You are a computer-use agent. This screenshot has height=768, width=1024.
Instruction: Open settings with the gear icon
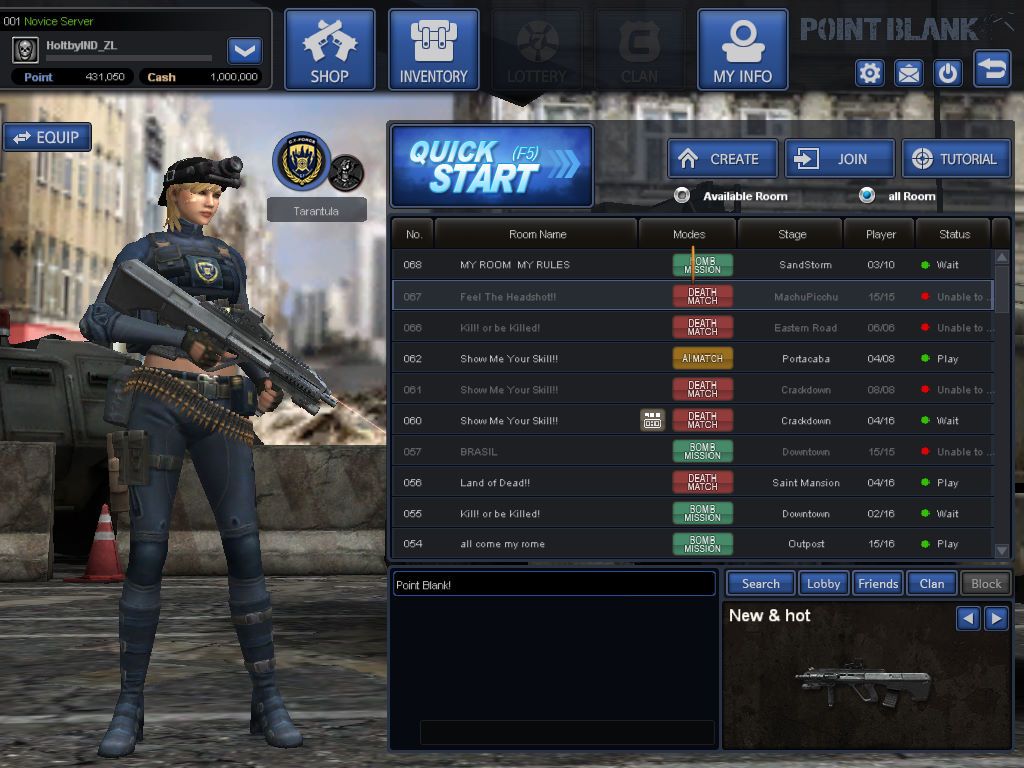[869, 73]
